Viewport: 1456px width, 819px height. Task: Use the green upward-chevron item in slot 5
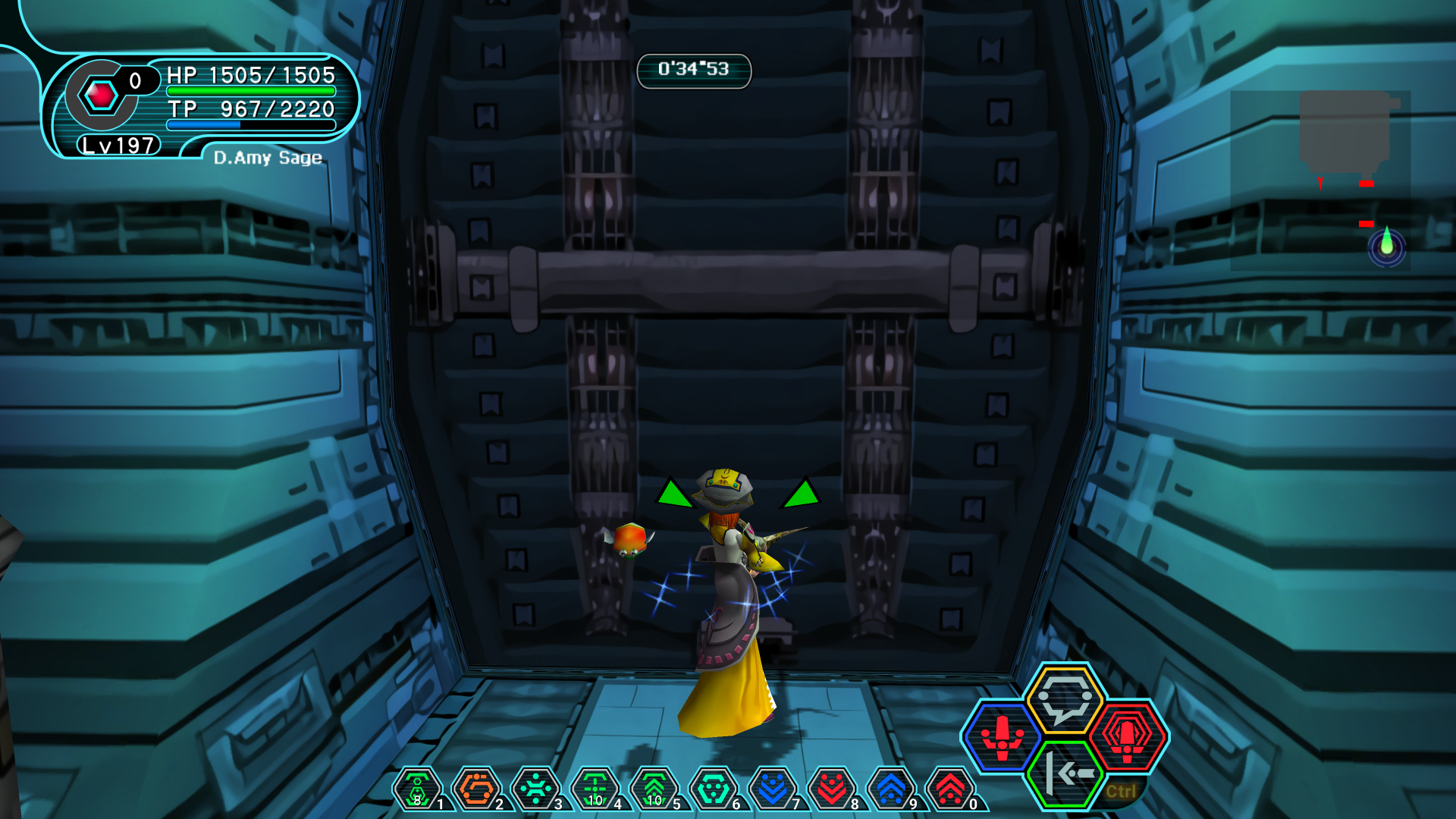[x=654, y=789]
